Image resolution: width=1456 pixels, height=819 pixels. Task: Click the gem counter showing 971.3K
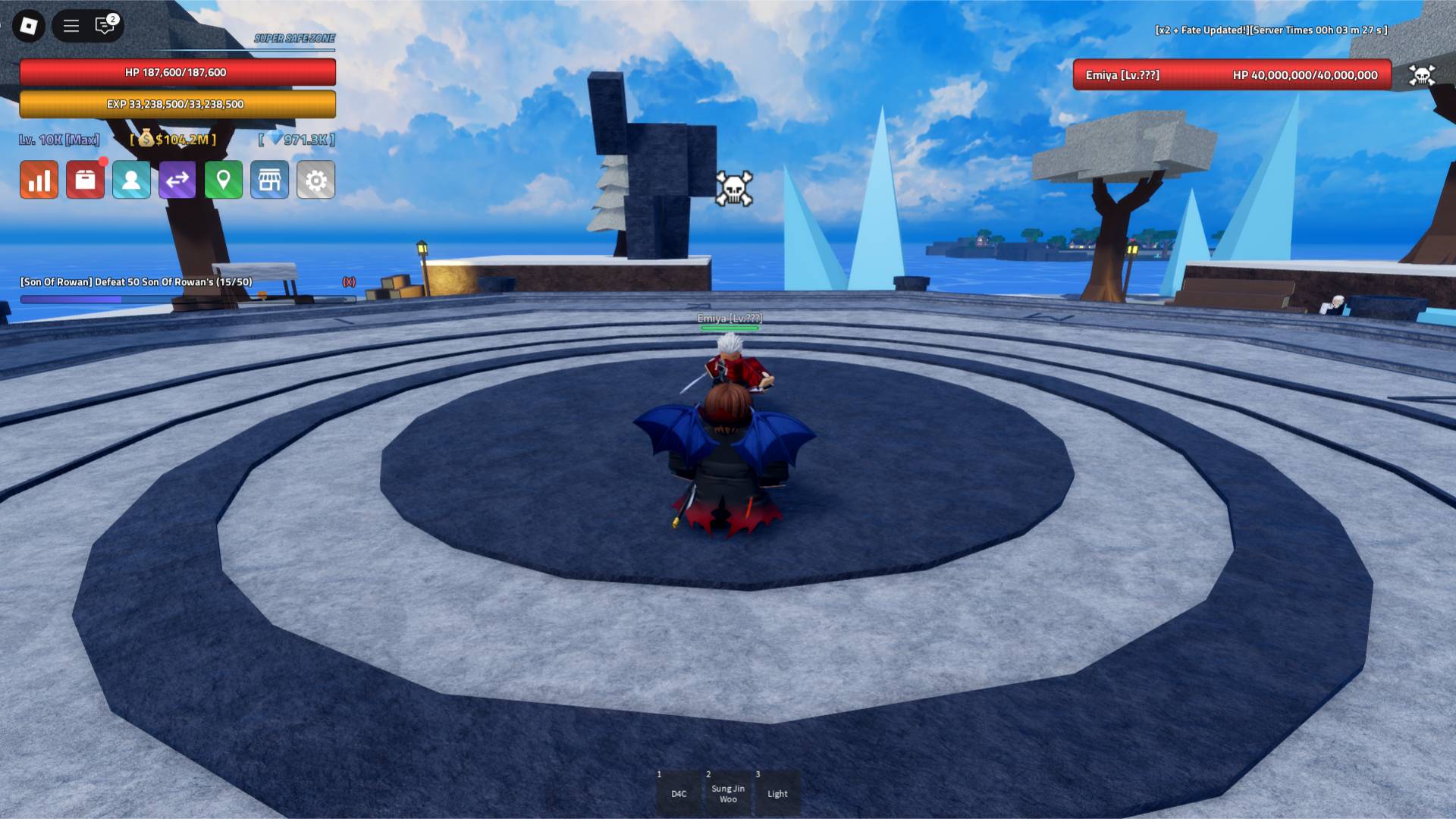pyautogui.click(x=297, y=140)
